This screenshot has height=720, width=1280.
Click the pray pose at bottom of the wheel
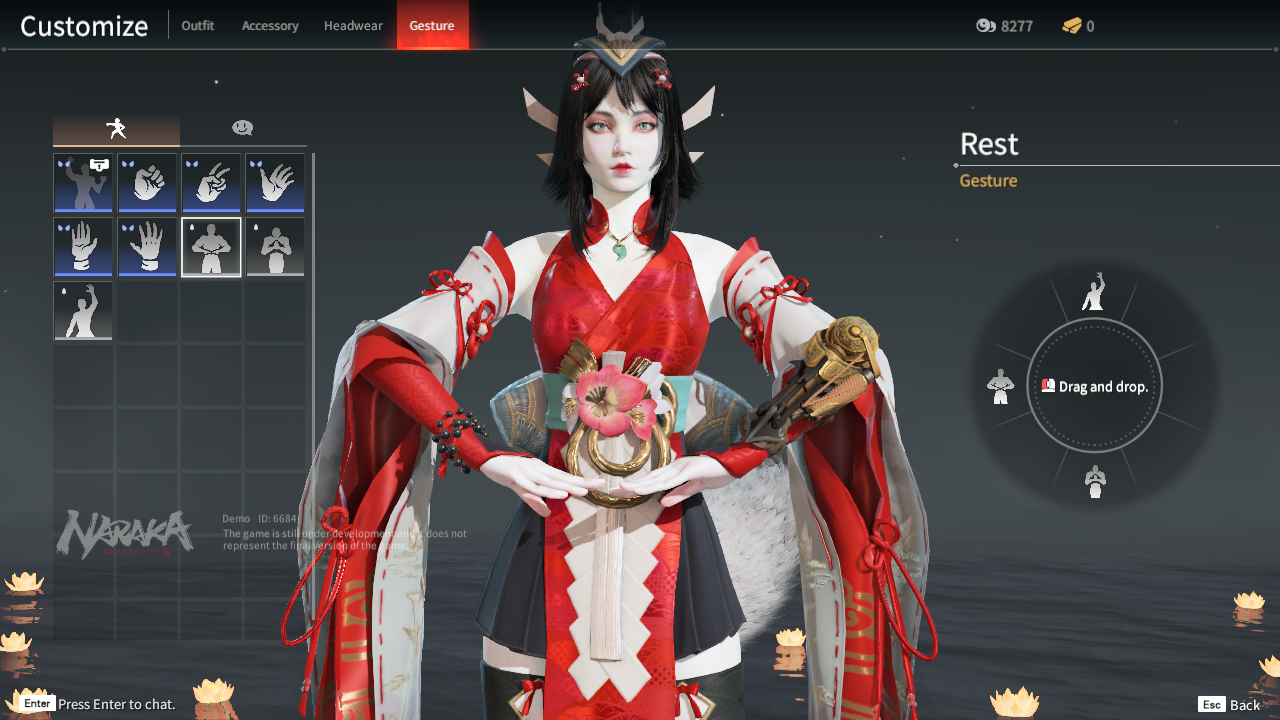click(1094, 481)
